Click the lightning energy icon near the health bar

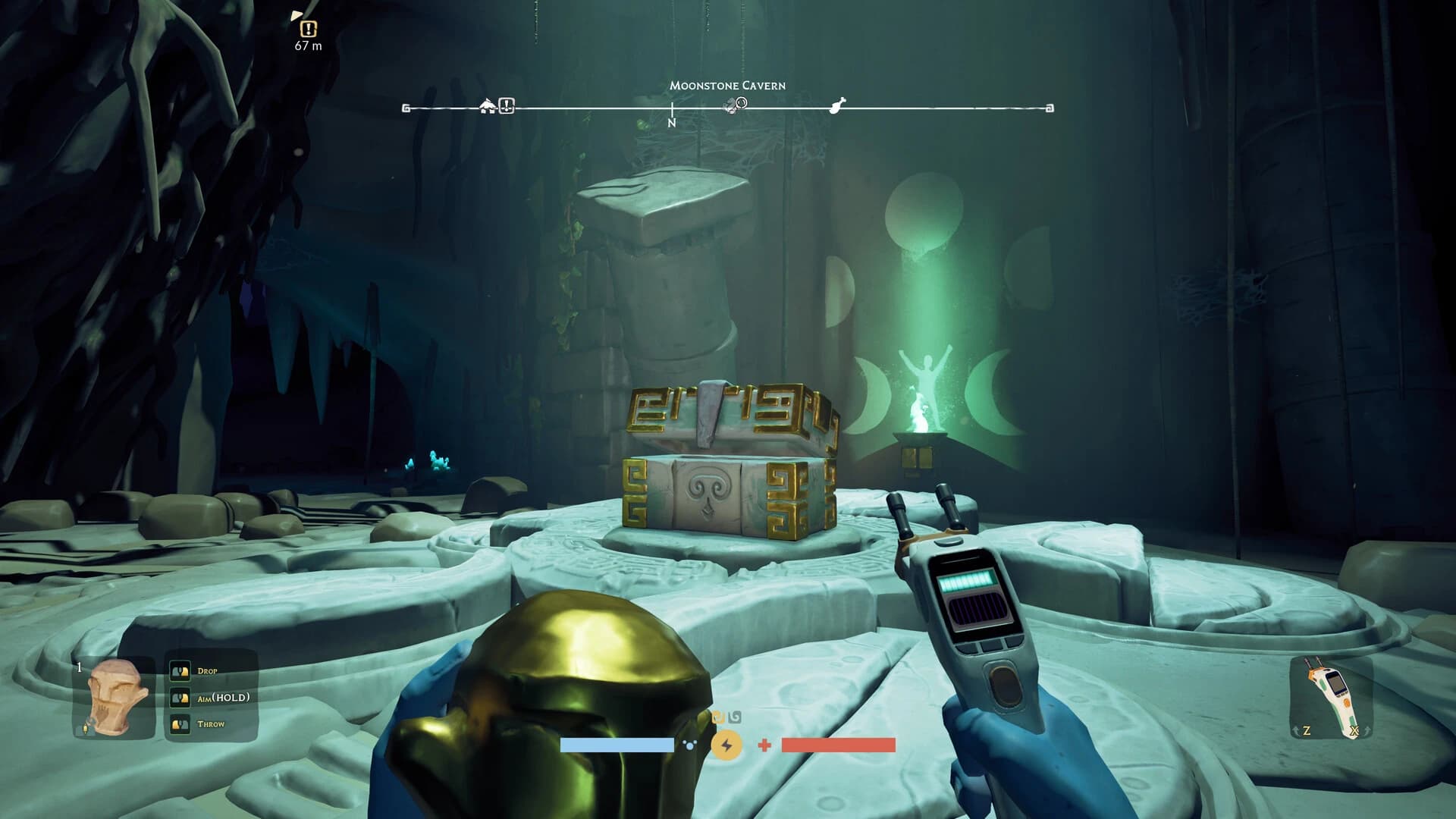(726, 745)
